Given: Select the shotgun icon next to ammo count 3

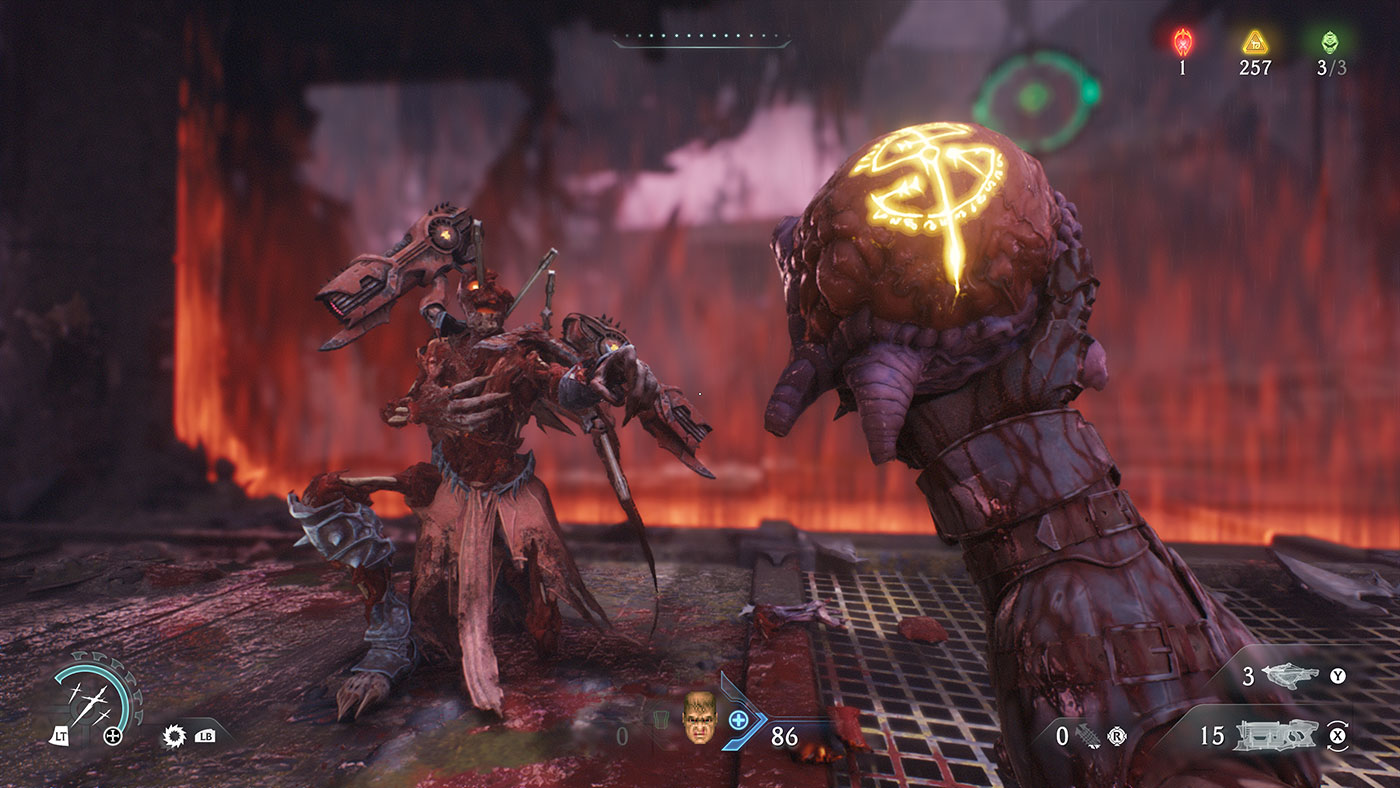Looking at the screenshot, I should click(1291, 677).
